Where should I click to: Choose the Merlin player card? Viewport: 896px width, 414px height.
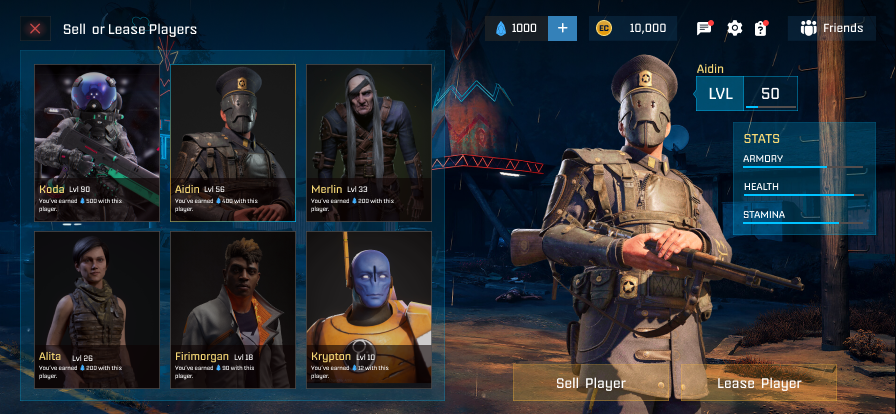click(369, 143)
